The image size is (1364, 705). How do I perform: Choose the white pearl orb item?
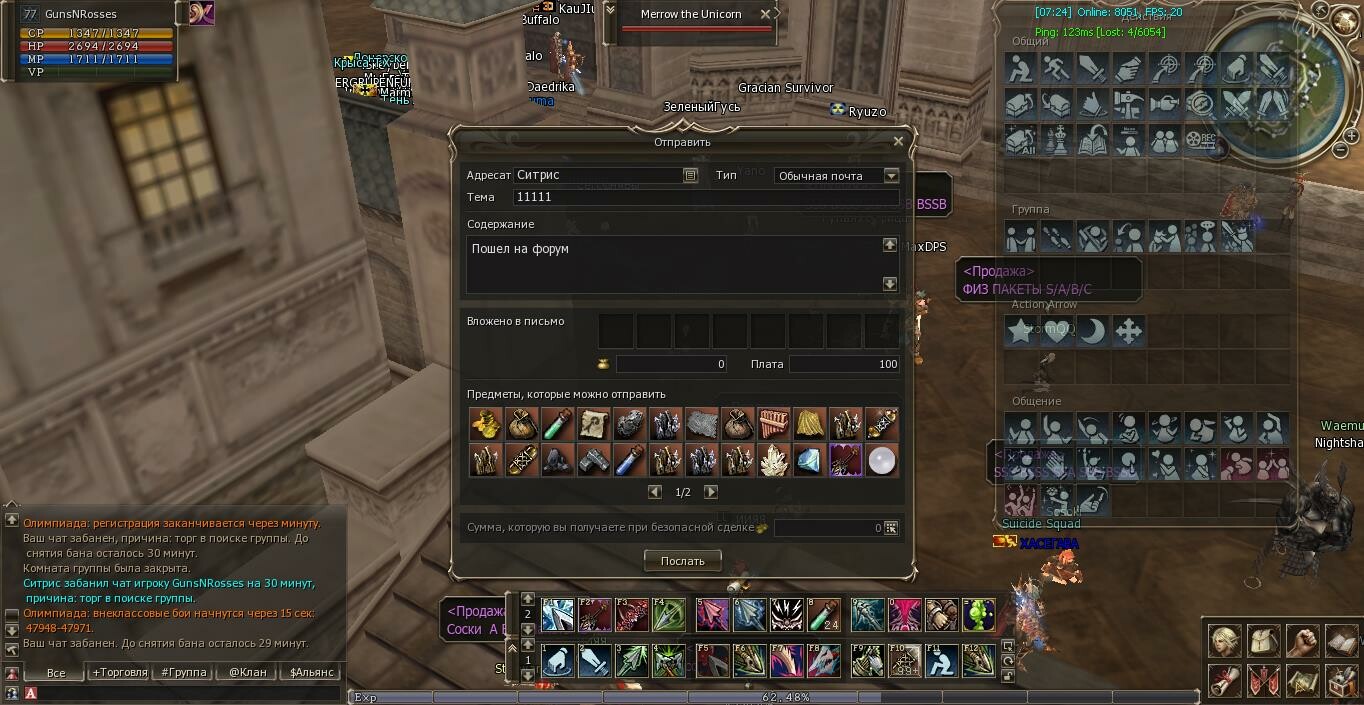click(x=881, y=460)
